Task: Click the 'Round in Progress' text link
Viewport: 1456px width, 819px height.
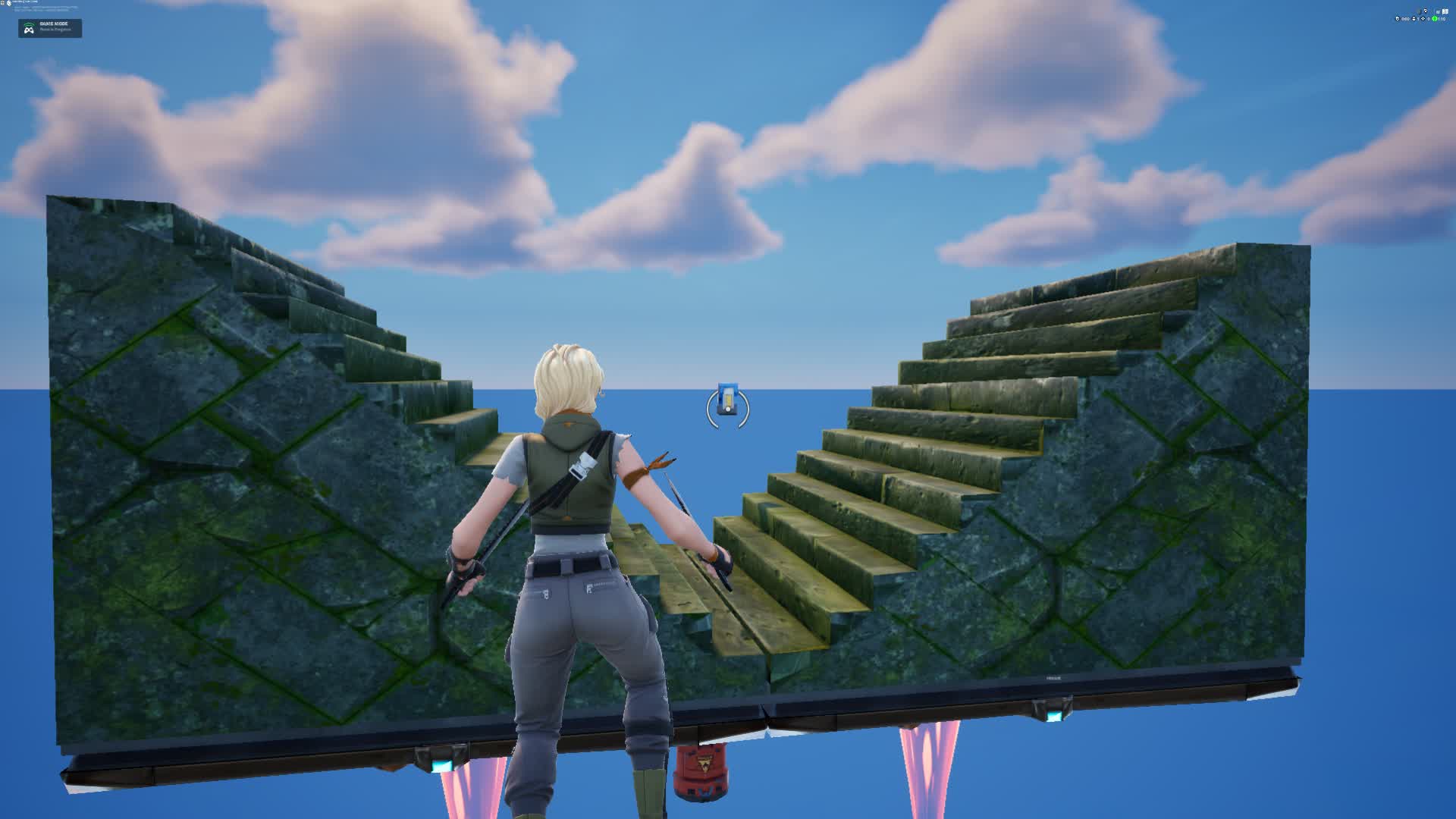Action: [x=55, y=30]
